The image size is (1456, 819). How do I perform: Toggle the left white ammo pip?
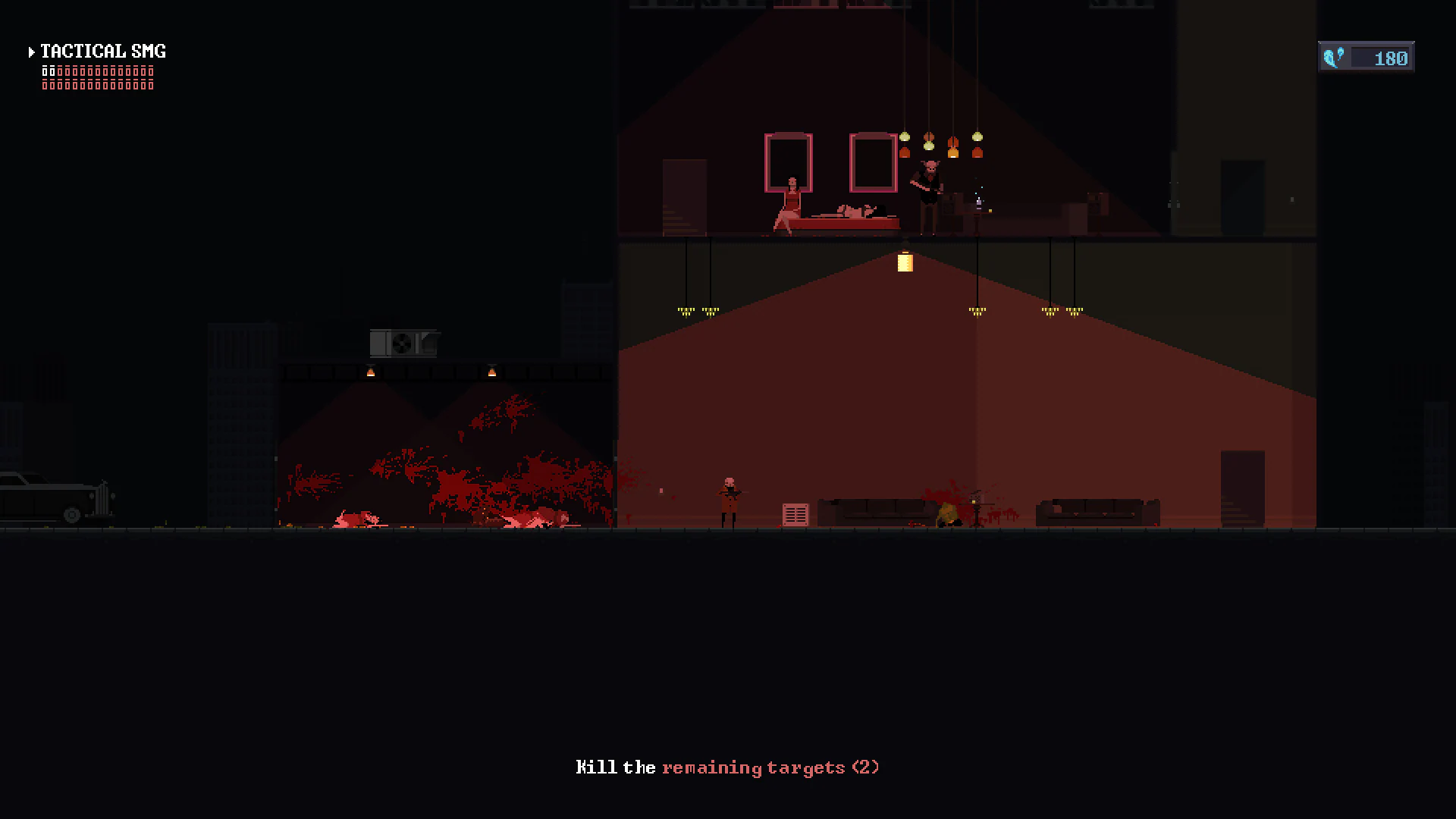[45, 71]
